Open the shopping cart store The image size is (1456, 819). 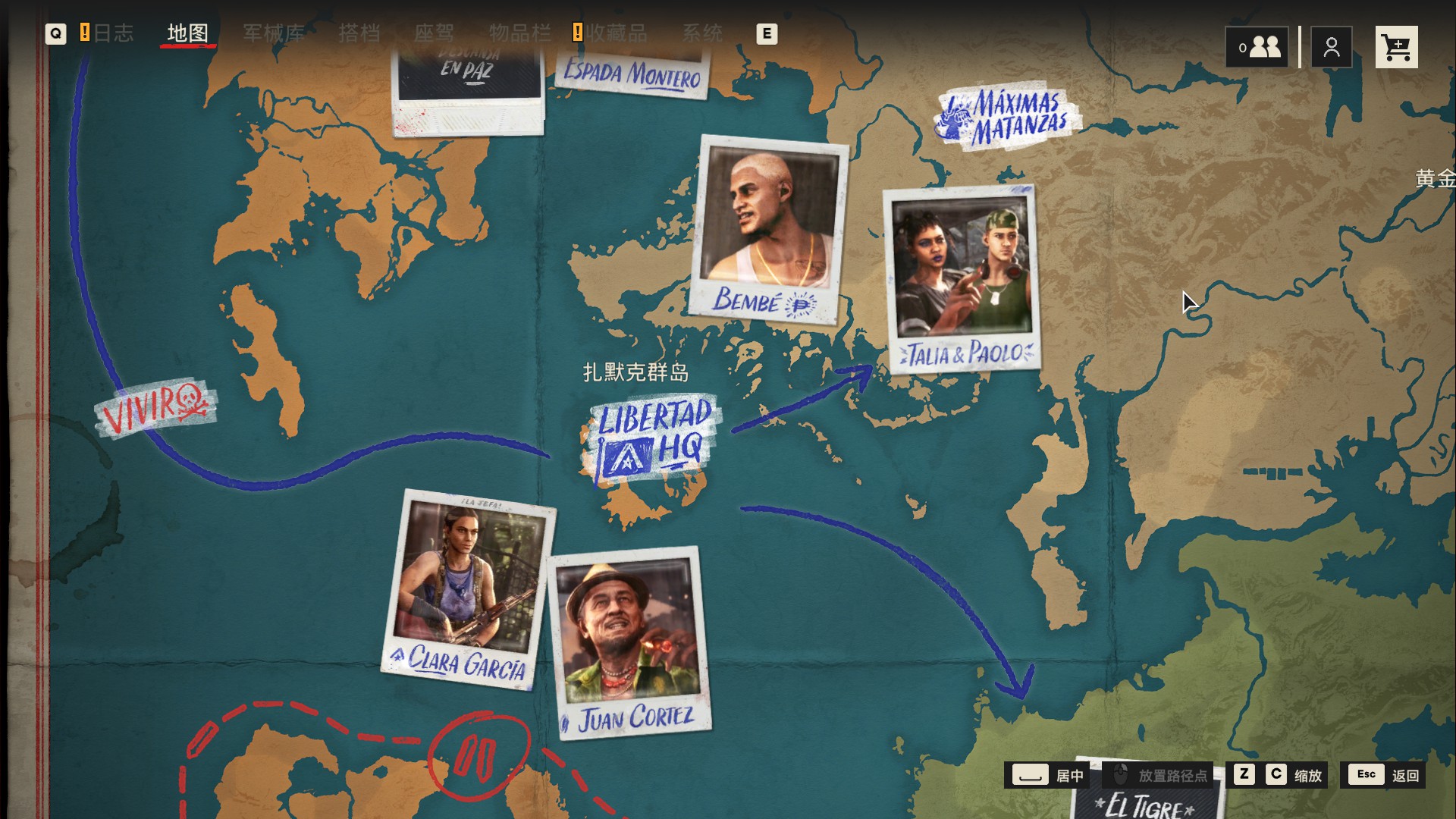[1396, 48]
